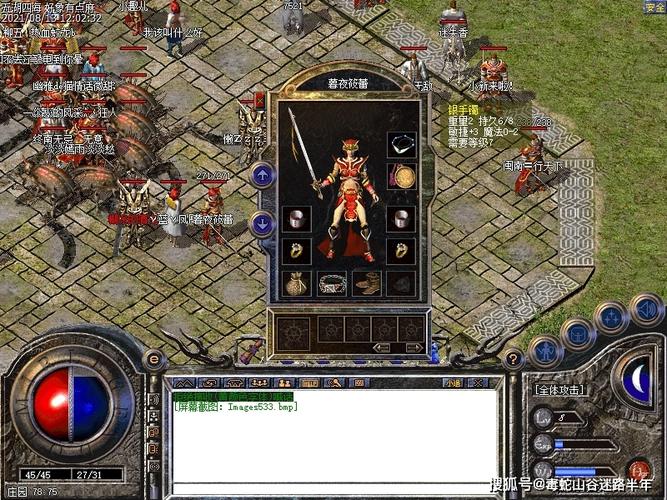Select the equipped boots slot
Image resolution: width=667 pixels, height=500 pixels.
tap(367, 283)
